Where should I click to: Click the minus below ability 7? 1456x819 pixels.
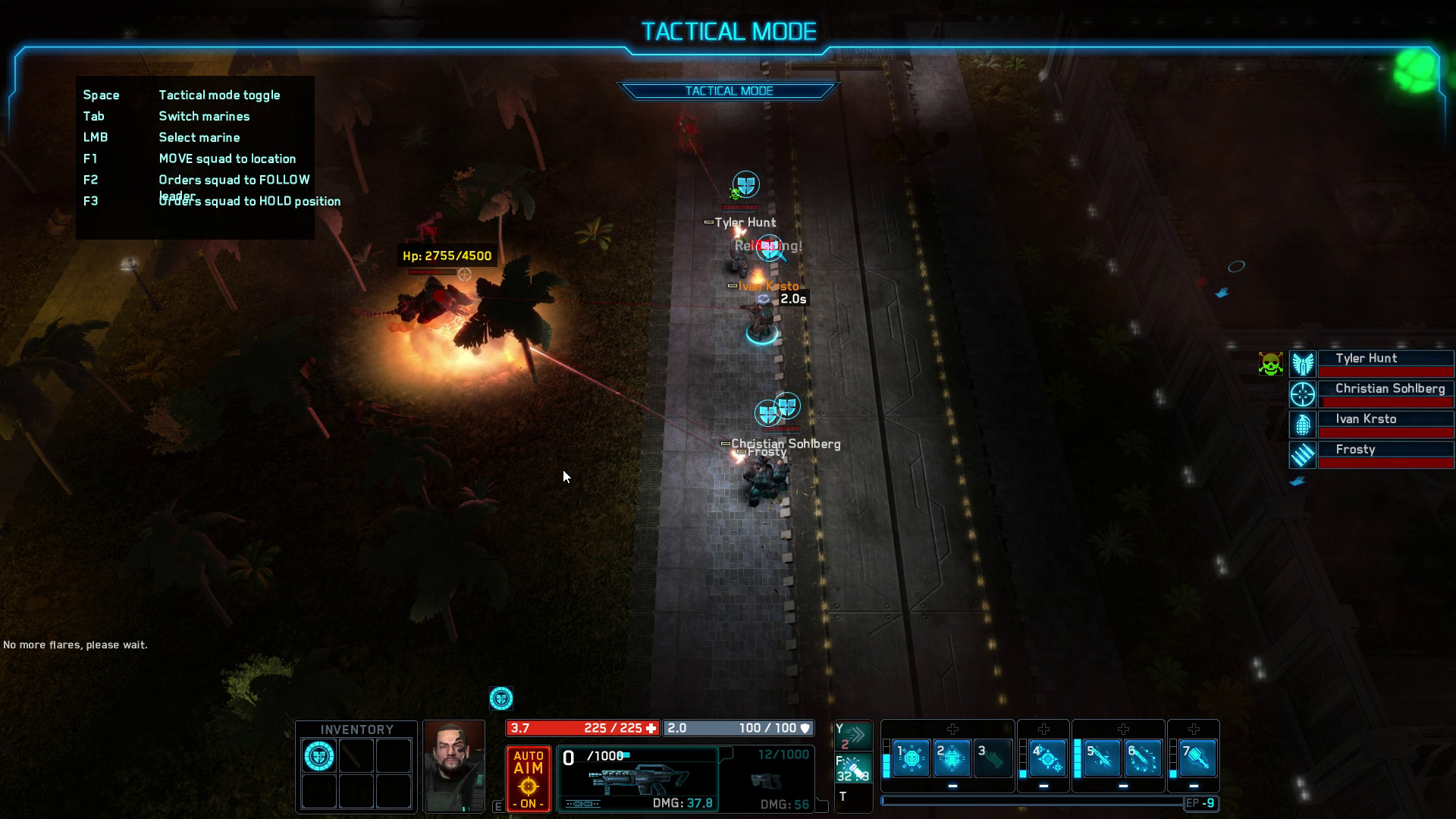(x=1194, y=786)
